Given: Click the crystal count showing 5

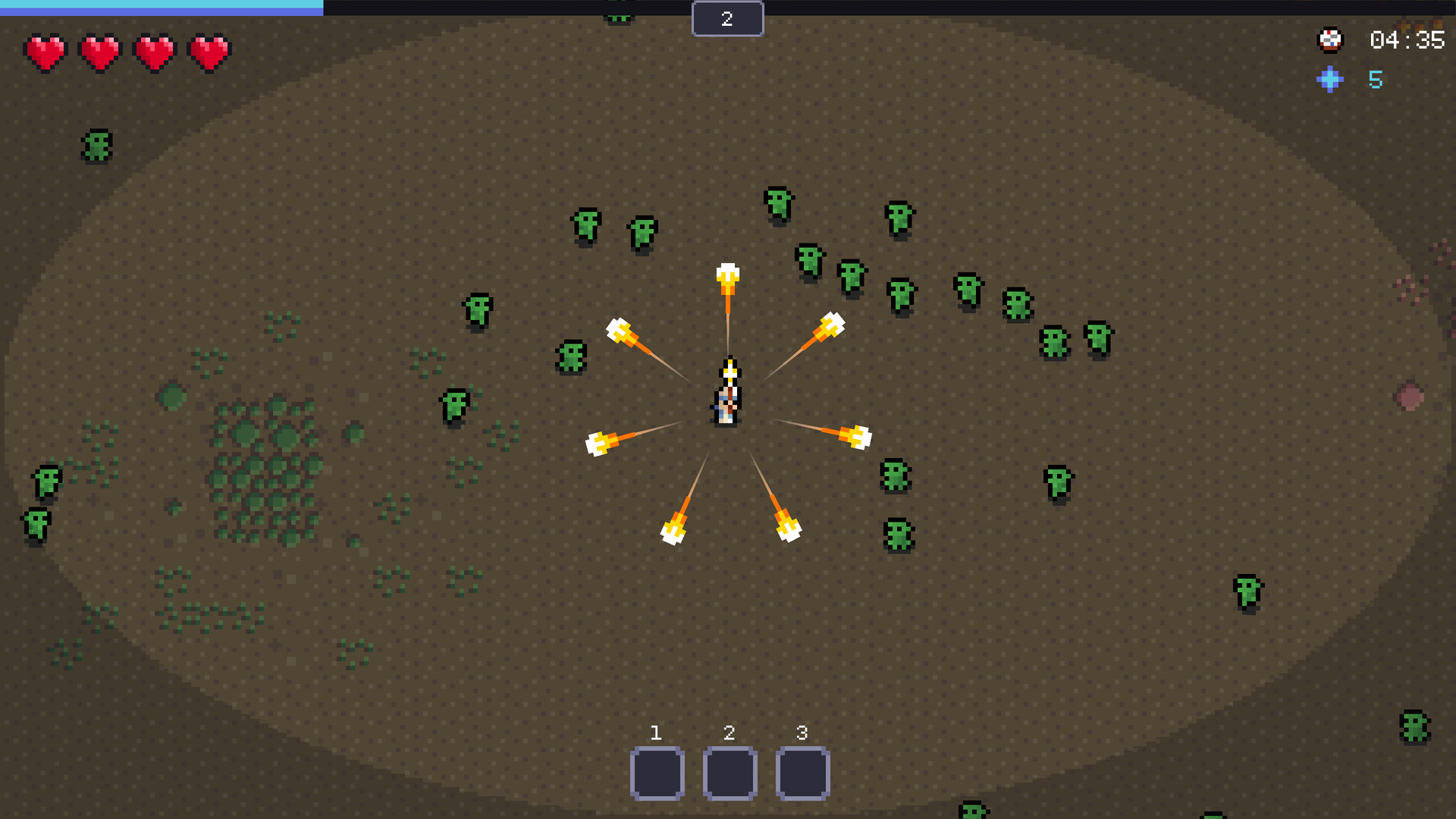Looking at the screenshot, I should tap(1376, 80).
